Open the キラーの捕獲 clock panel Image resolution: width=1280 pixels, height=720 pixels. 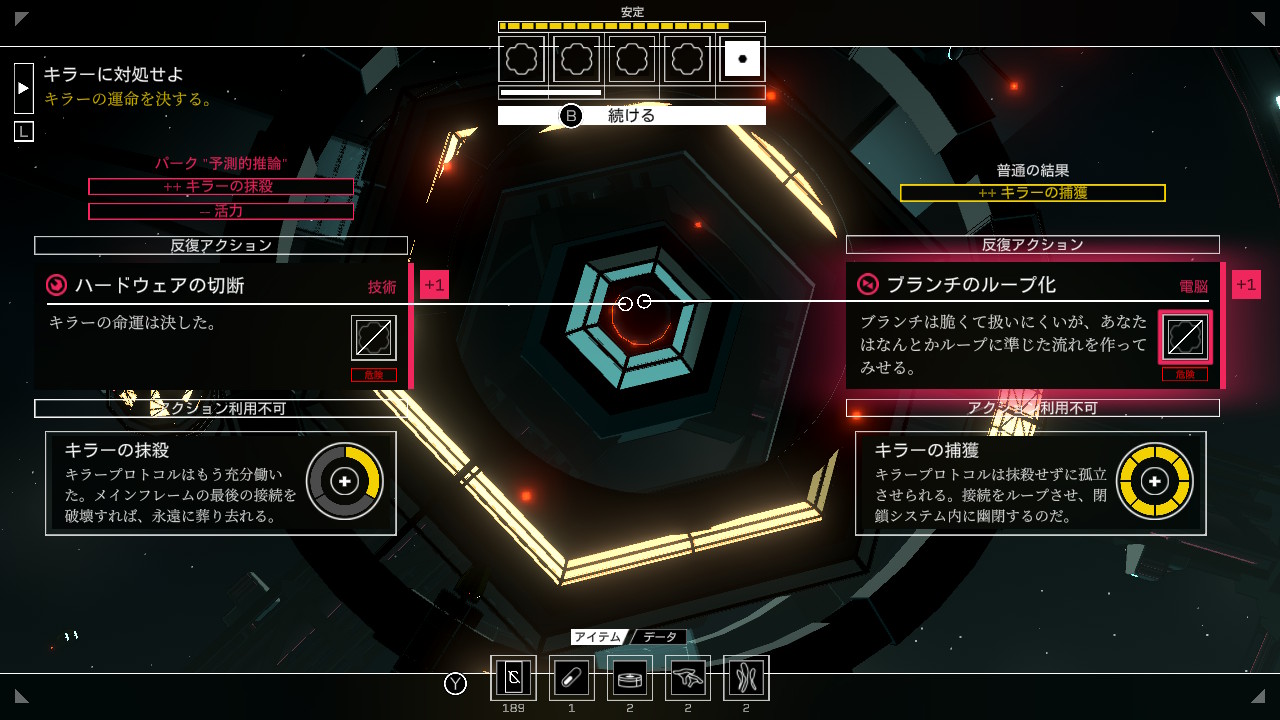pos(1030,483)
